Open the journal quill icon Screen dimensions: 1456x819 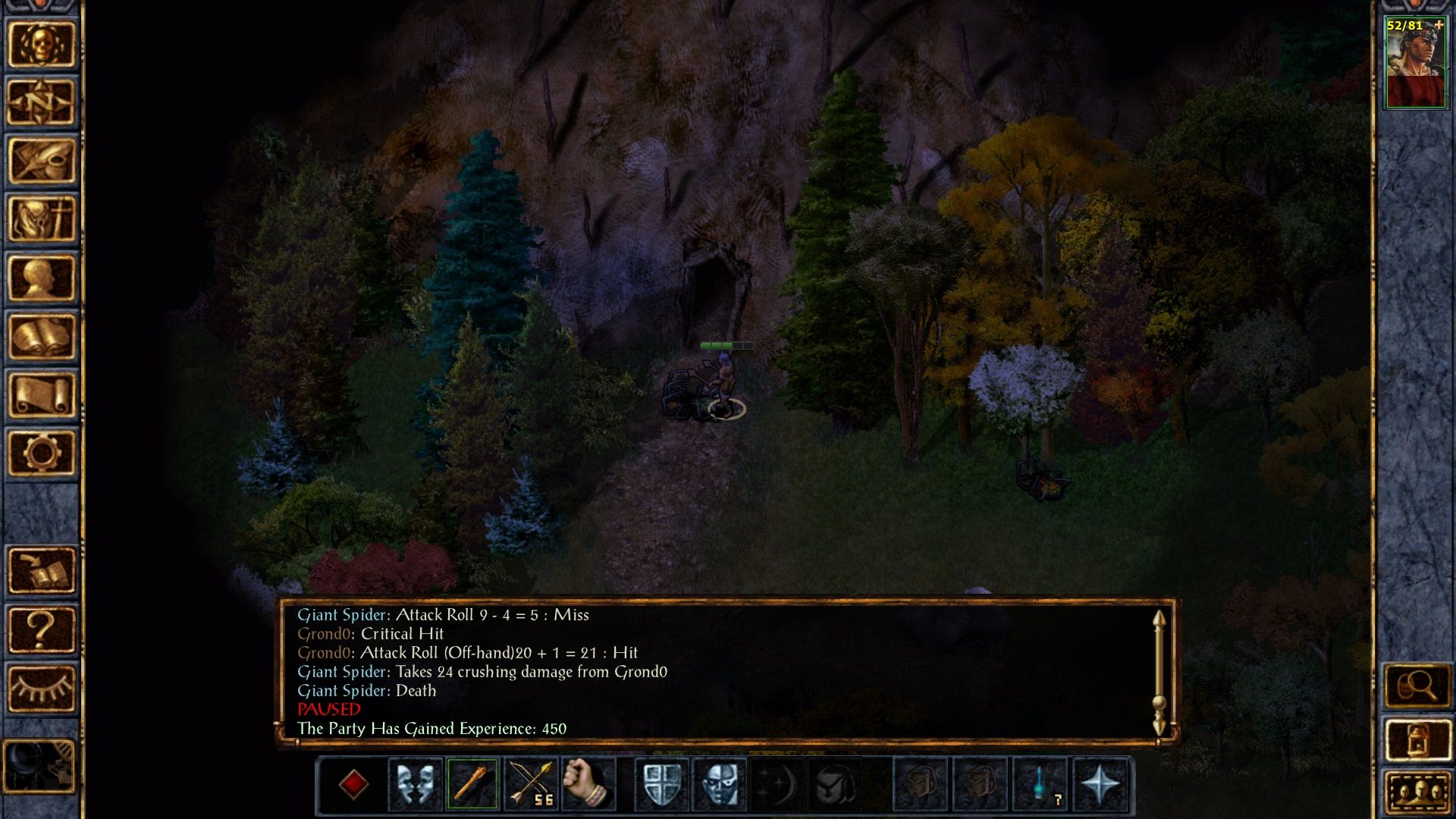click(42, 161)
